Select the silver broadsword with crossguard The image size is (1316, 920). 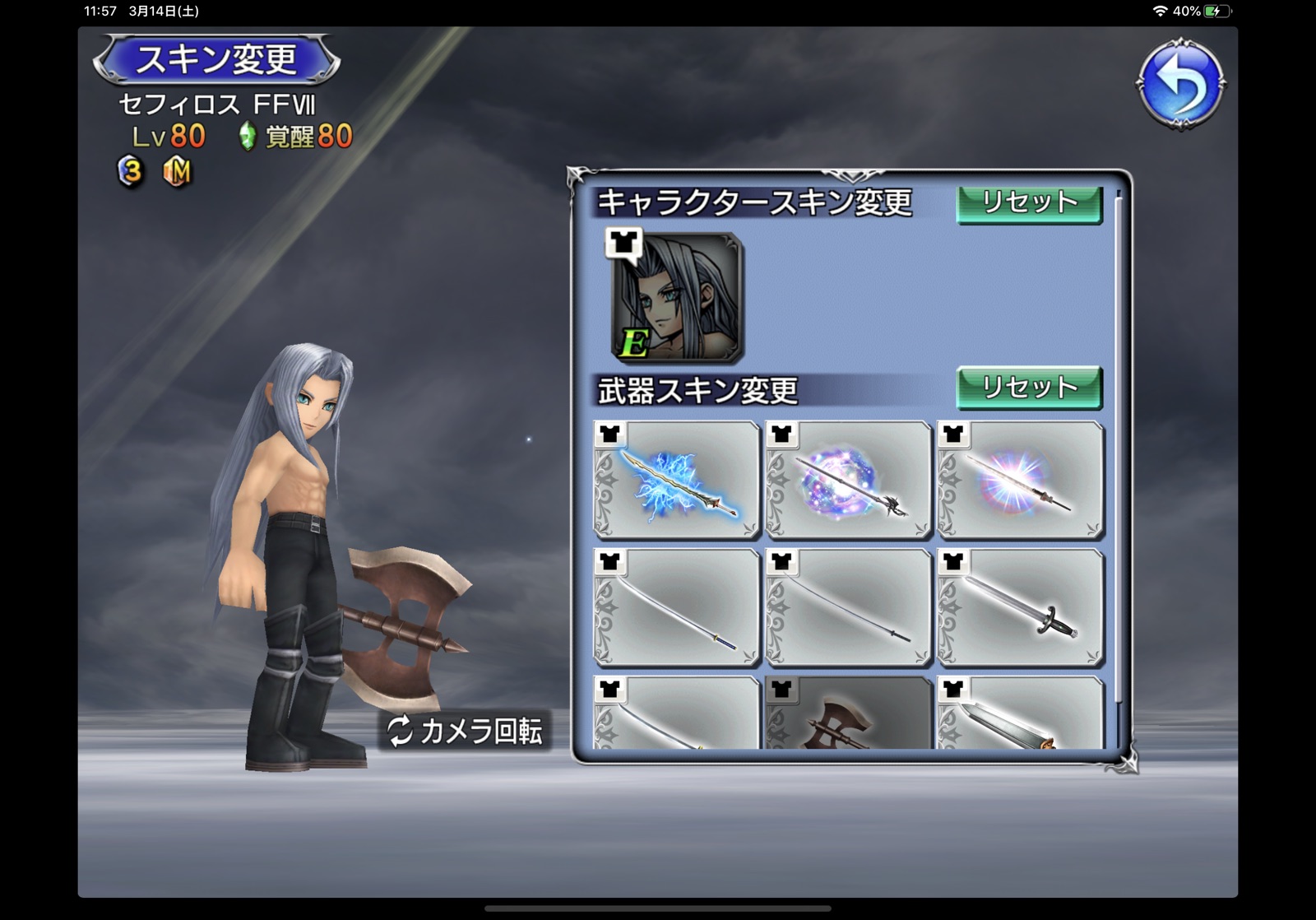click(1021, 608)
